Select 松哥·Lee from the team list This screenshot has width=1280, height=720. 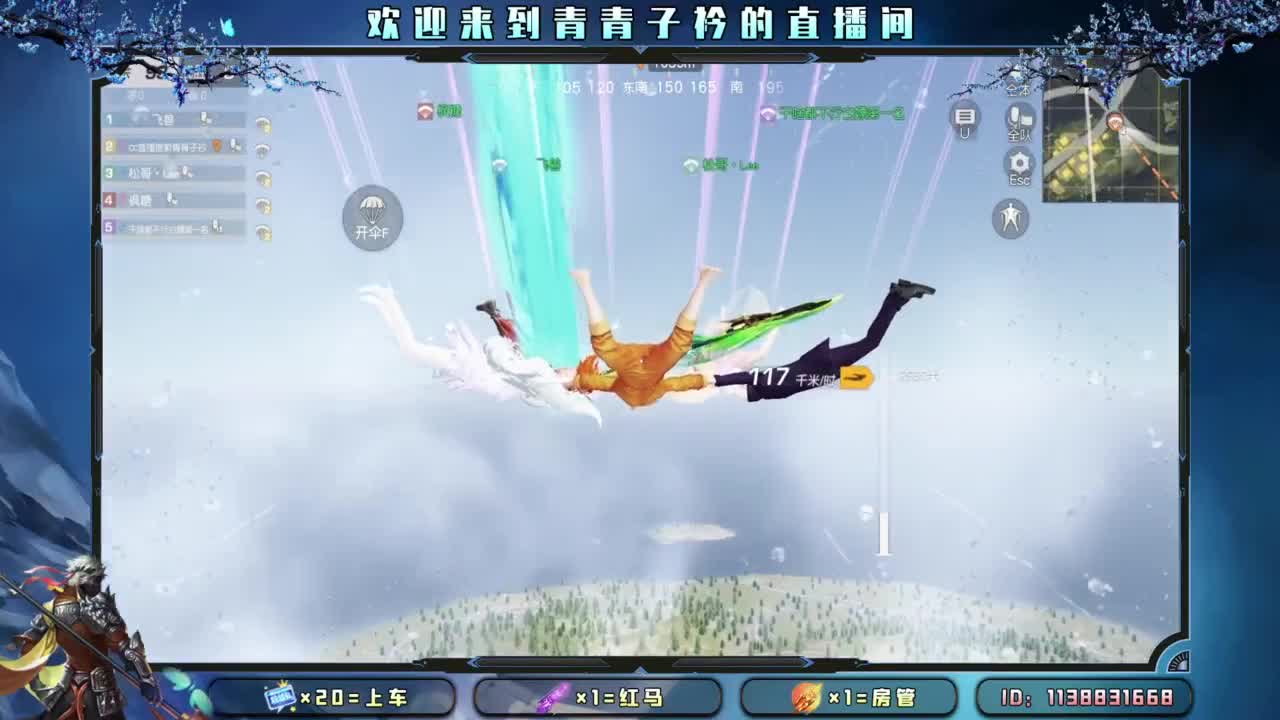[150, 171]
